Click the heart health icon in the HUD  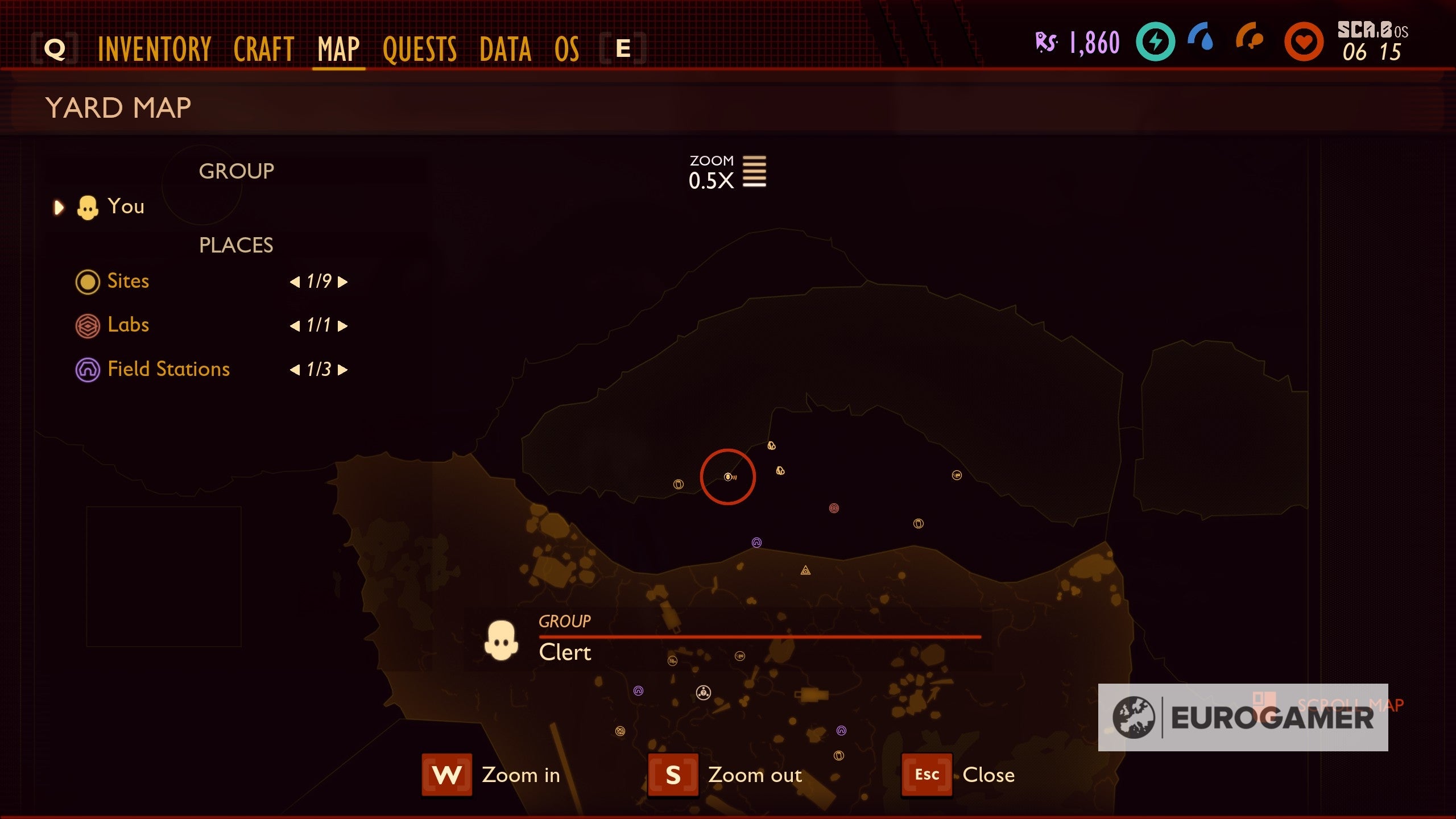pos(1305,42)
